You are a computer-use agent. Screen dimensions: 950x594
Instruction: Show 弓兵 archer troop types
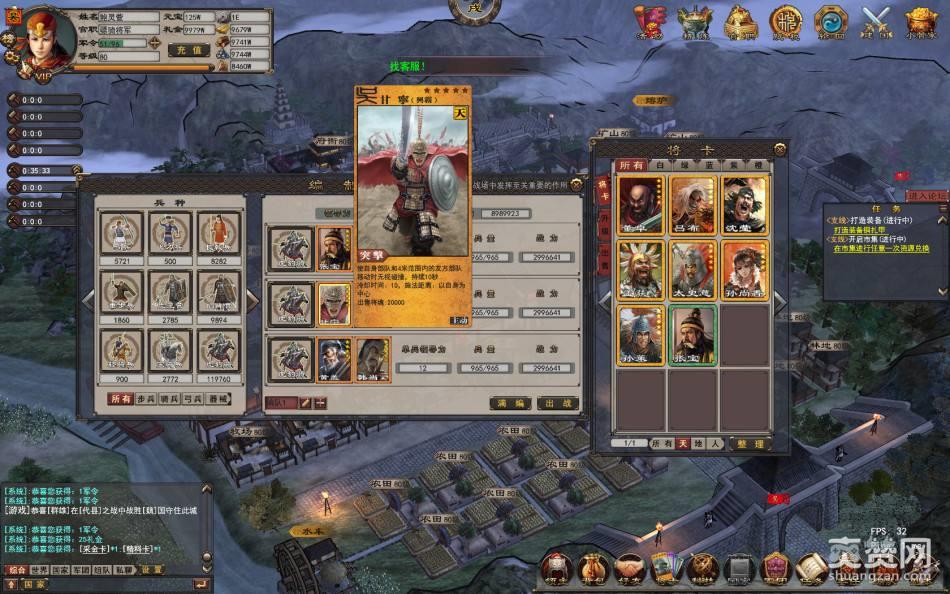point(194,399)
